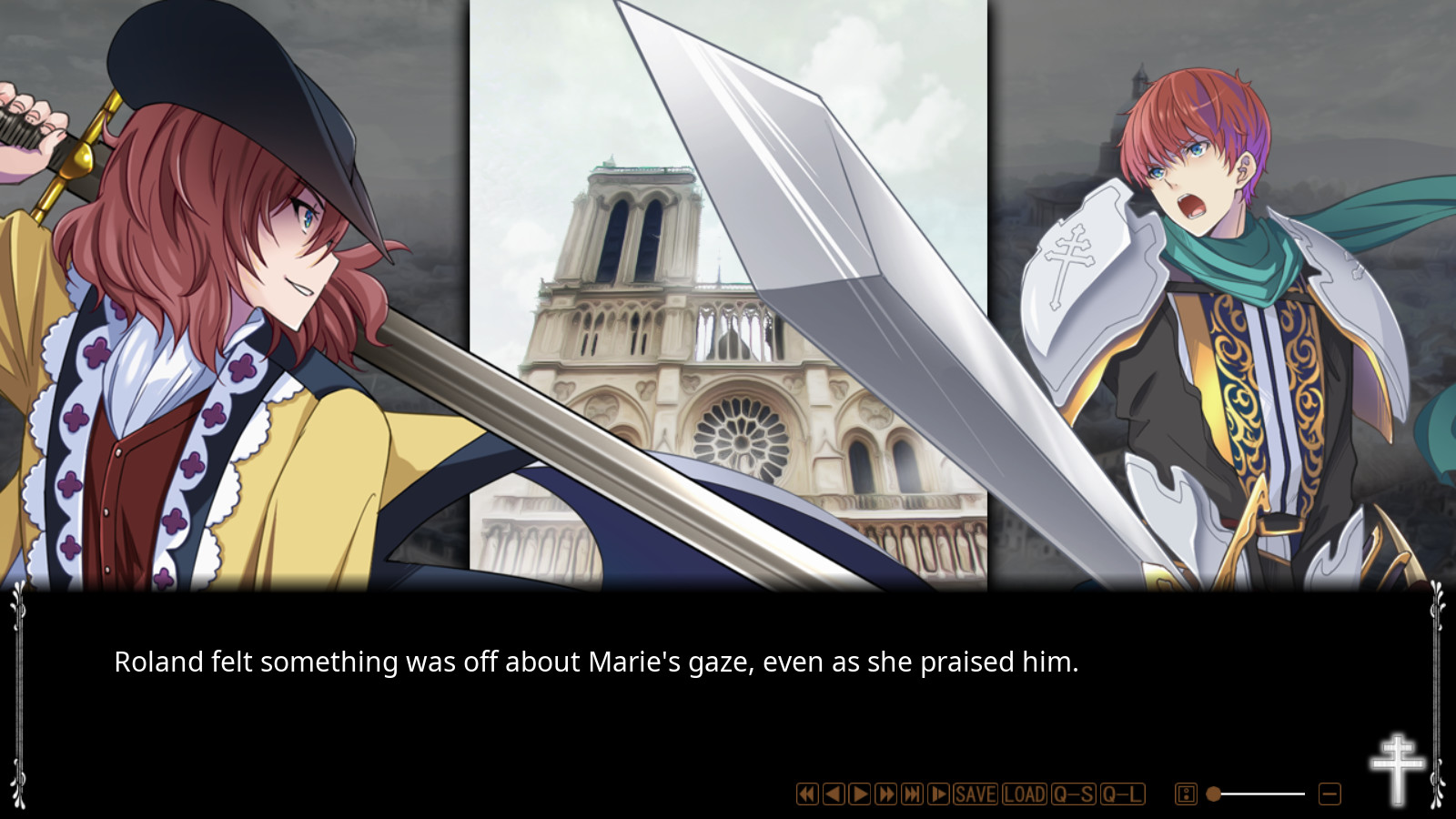Viewport: 1456px width, 819px height.
Task: Open the SAVE menu
Action: 975,794
